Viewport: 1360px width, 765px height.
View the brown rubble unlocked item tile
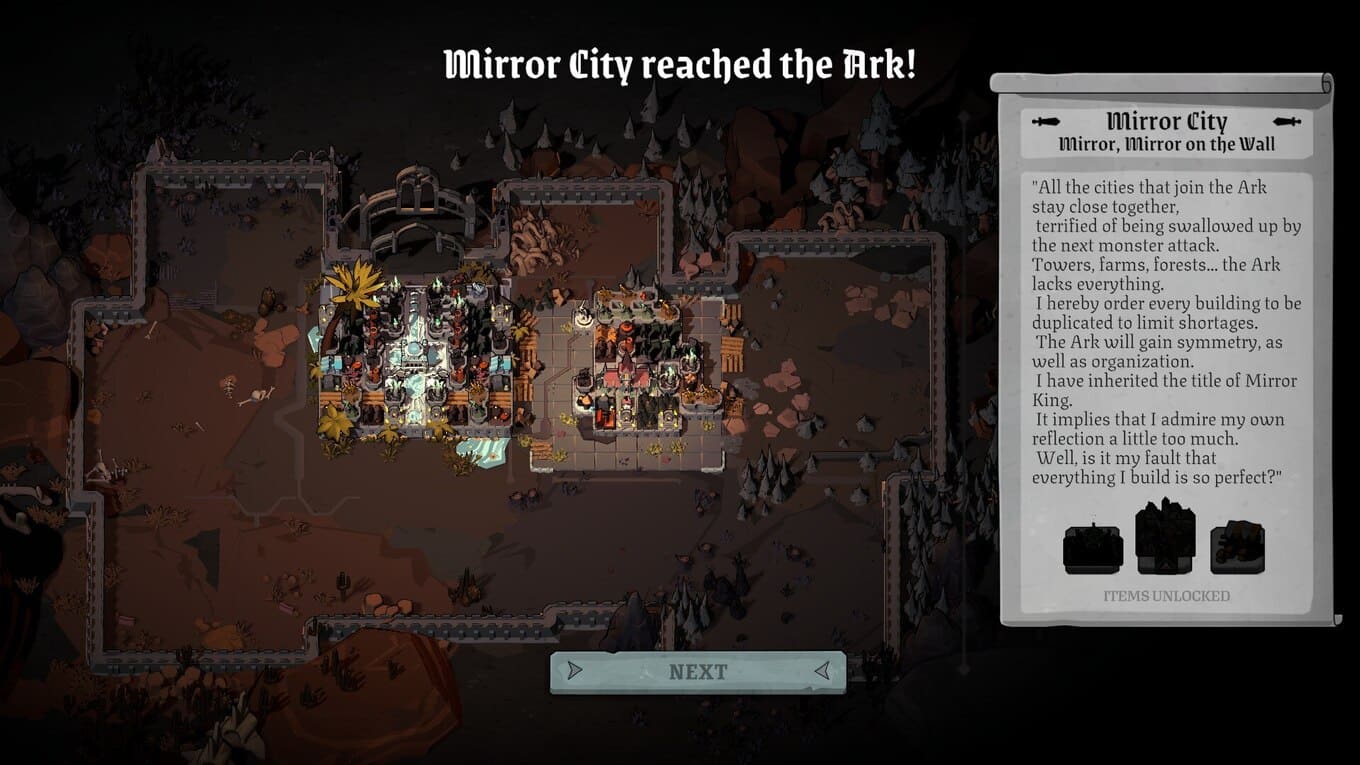pos(1237,549)
